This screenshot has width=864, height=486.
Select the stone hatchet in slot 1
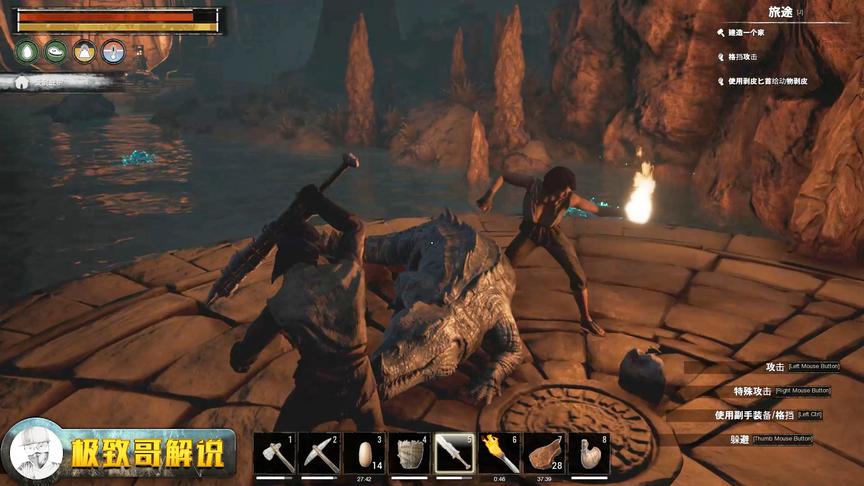[x=276, y=454]
